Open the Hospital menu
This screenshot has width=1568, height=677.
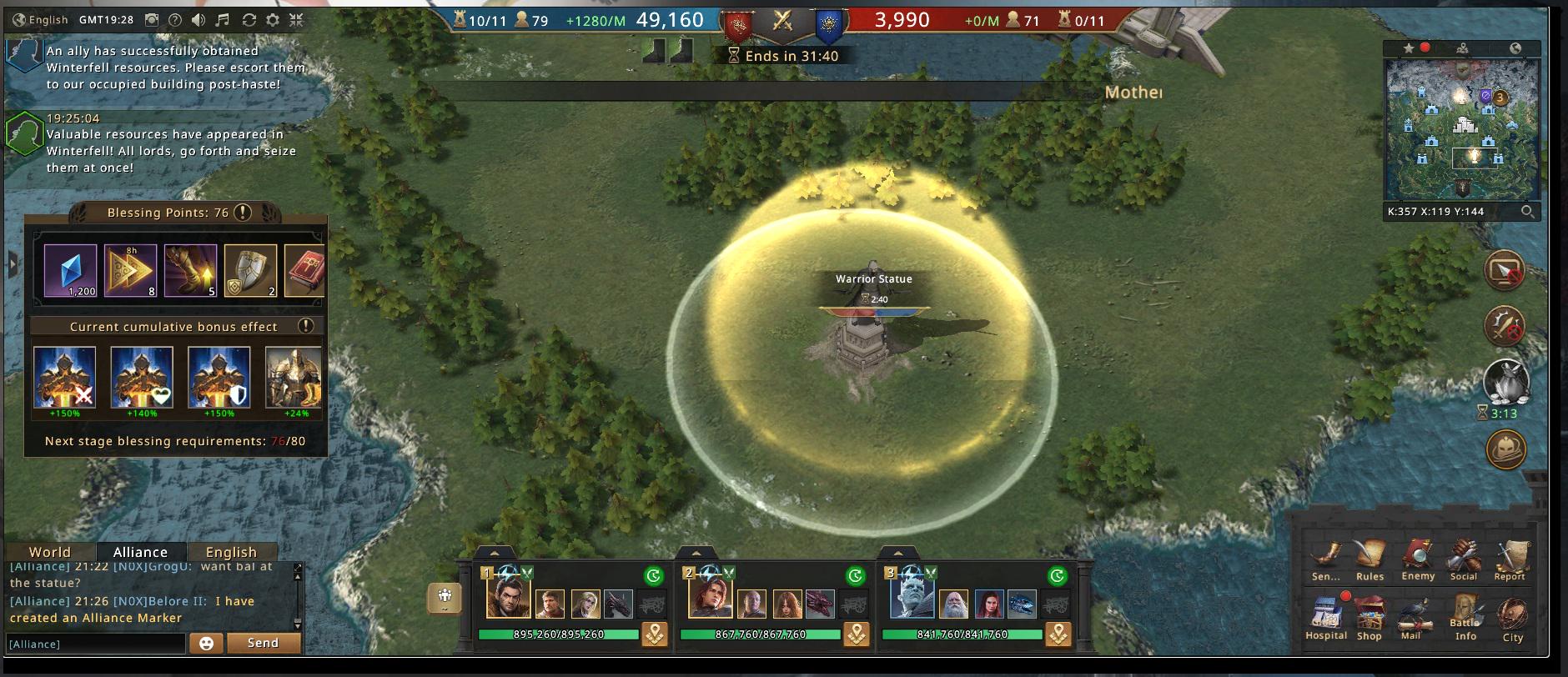tap(1325, 616)
